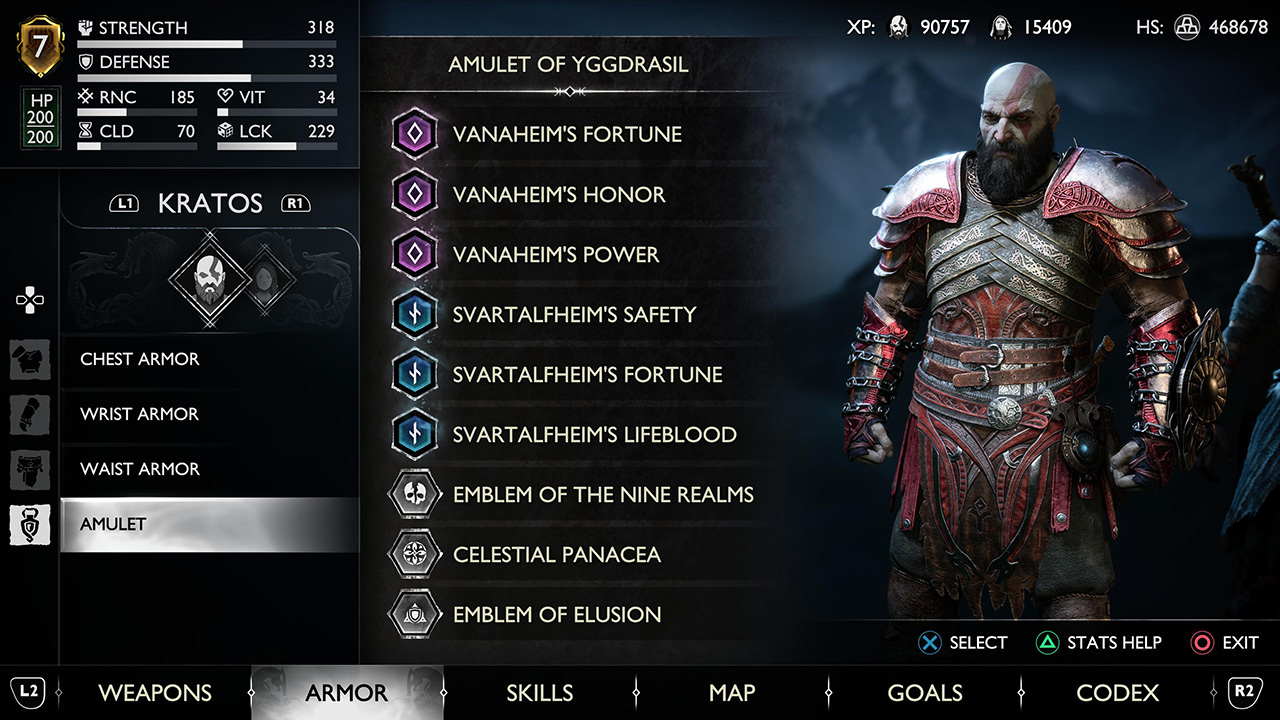Click the Strength stat fist icon
The width and height of the screenshot is (1280, 720).
click(85, 28)
